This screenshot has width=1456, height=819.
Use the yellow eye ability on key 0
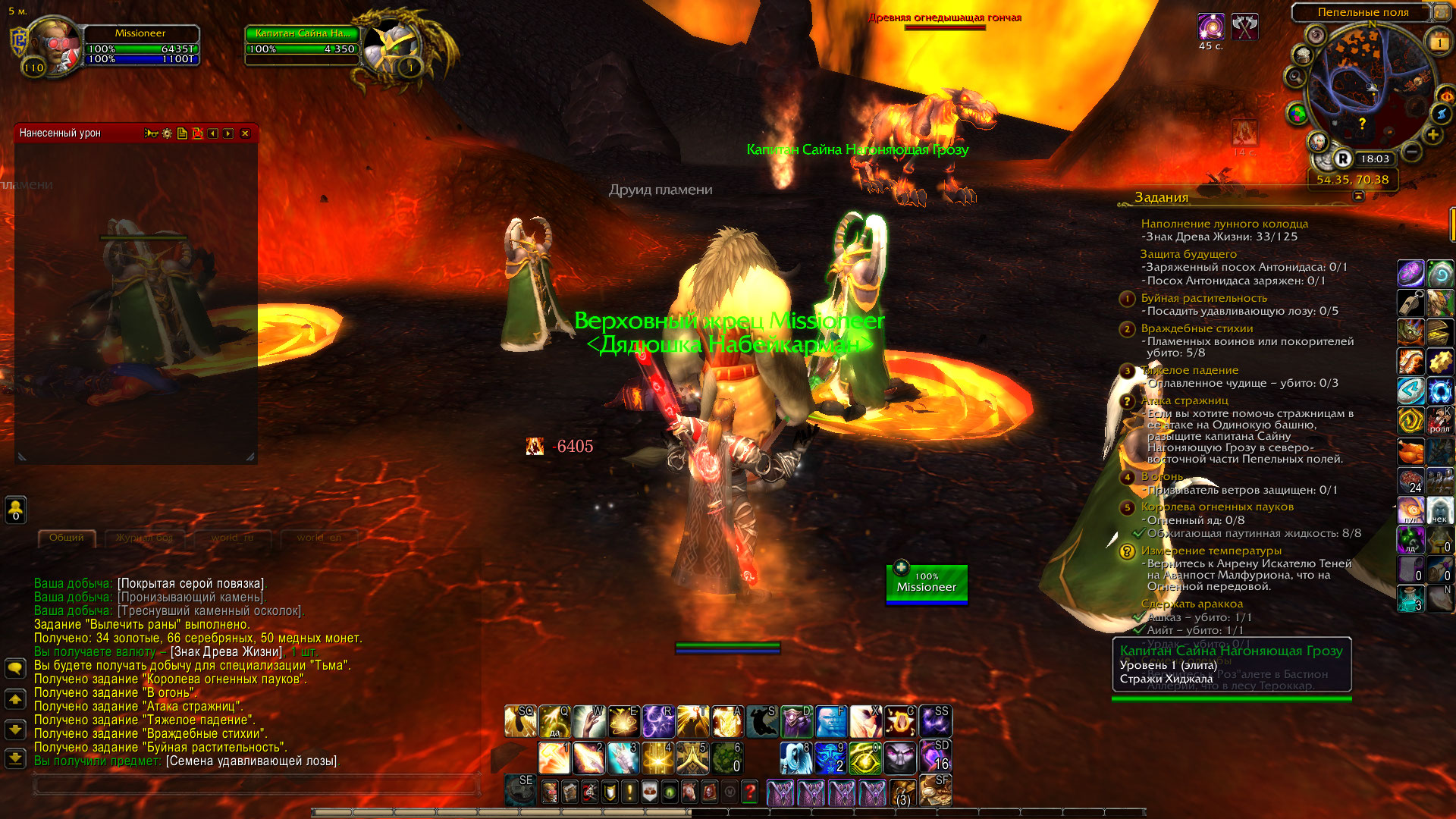point(864,758)
